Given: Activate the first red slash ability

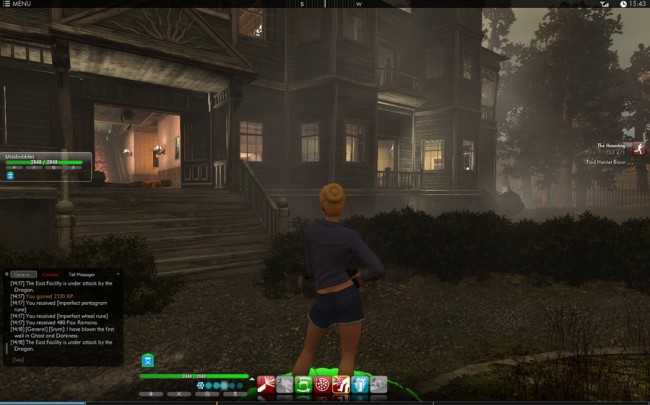Looking at the screenshot, I should tap(266, 384).
